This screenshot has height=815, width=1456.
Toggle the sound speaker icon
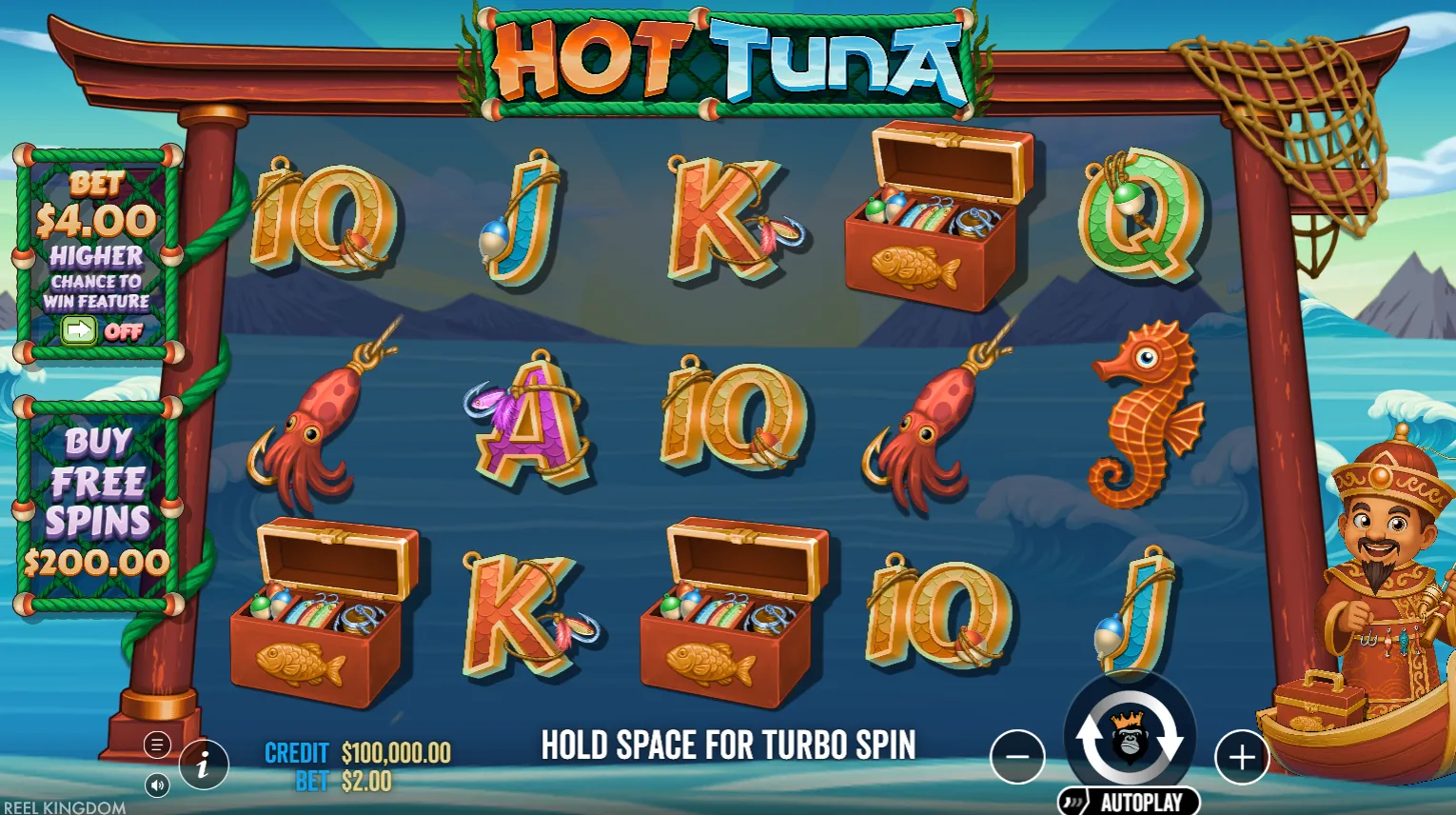(157, 785)
